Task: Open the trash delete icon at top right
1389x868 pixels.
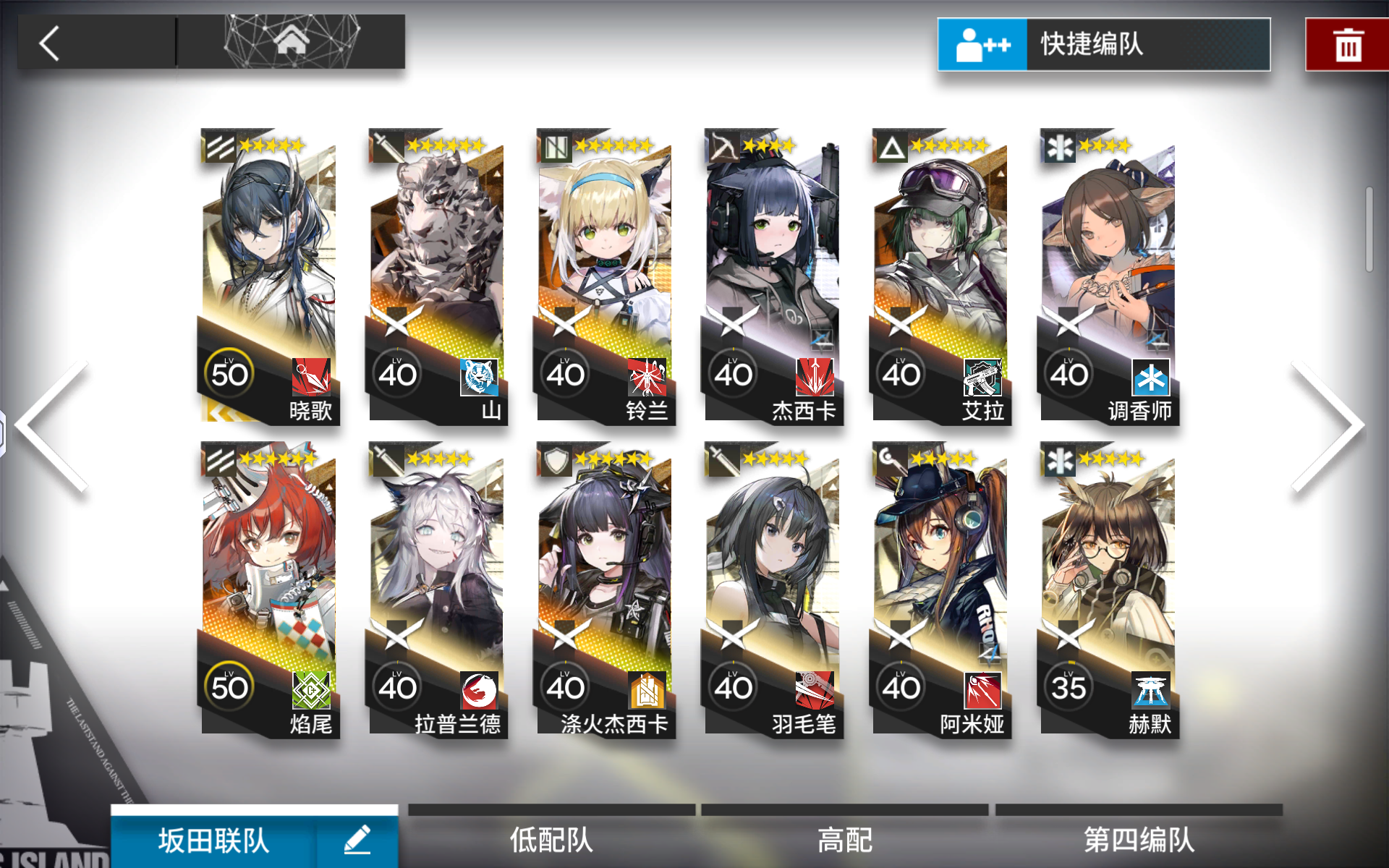Action: coord(1347,43)
